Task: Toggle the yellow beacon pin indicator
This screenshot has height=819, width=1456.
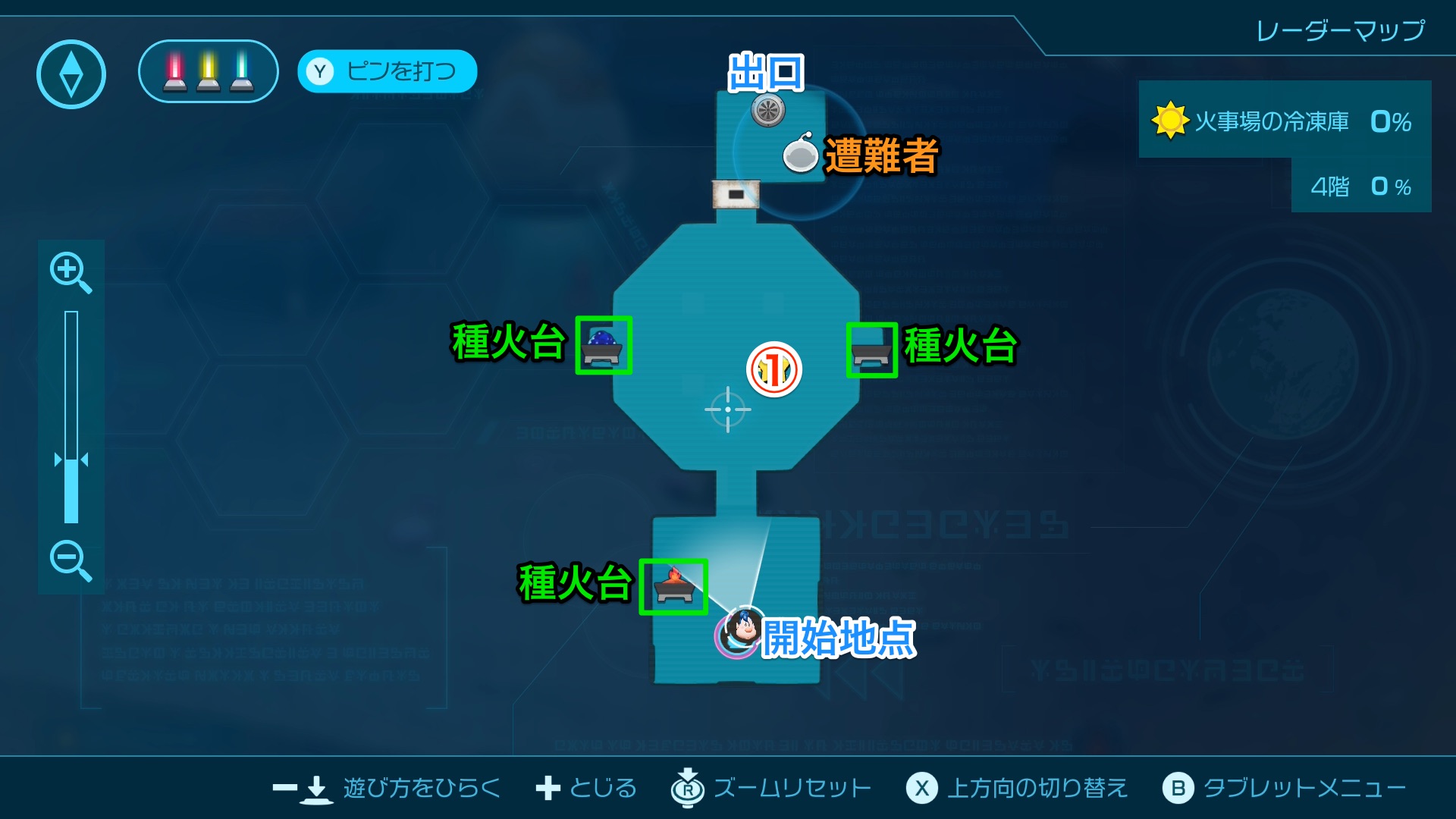Action: tap(208, 74)
